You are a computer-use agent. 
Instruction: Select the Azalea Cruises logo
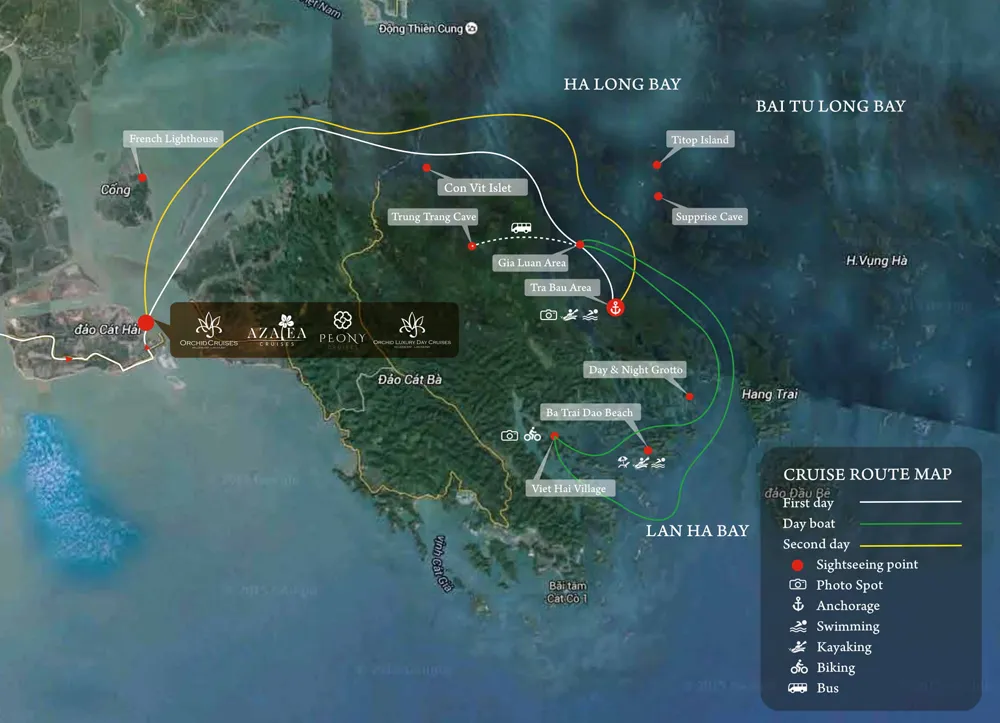(x=283, y=330)
